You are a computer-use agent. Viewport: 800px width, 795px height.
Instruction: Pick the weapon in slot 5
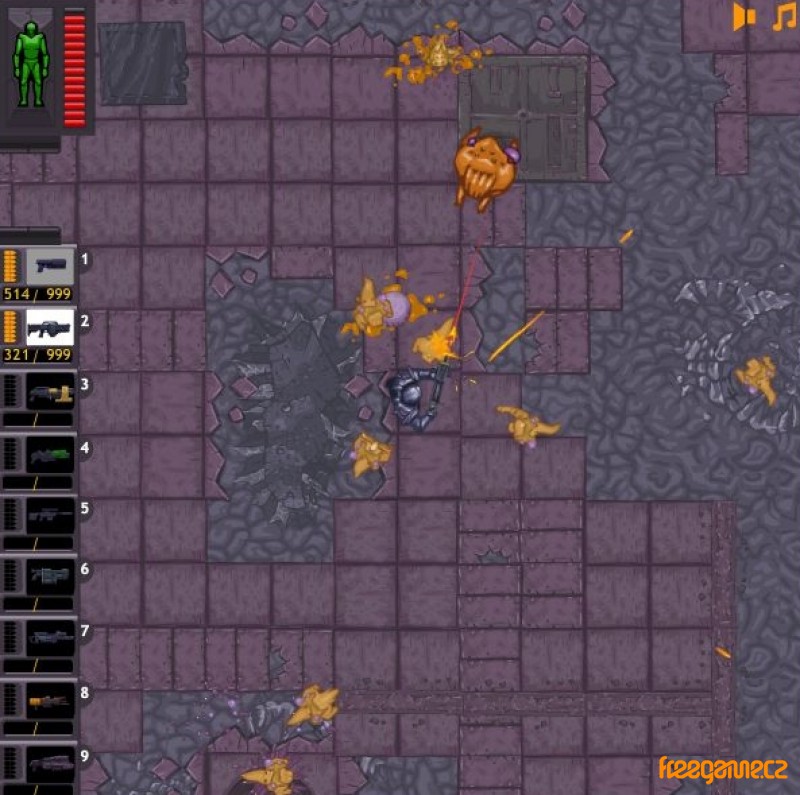50,516
